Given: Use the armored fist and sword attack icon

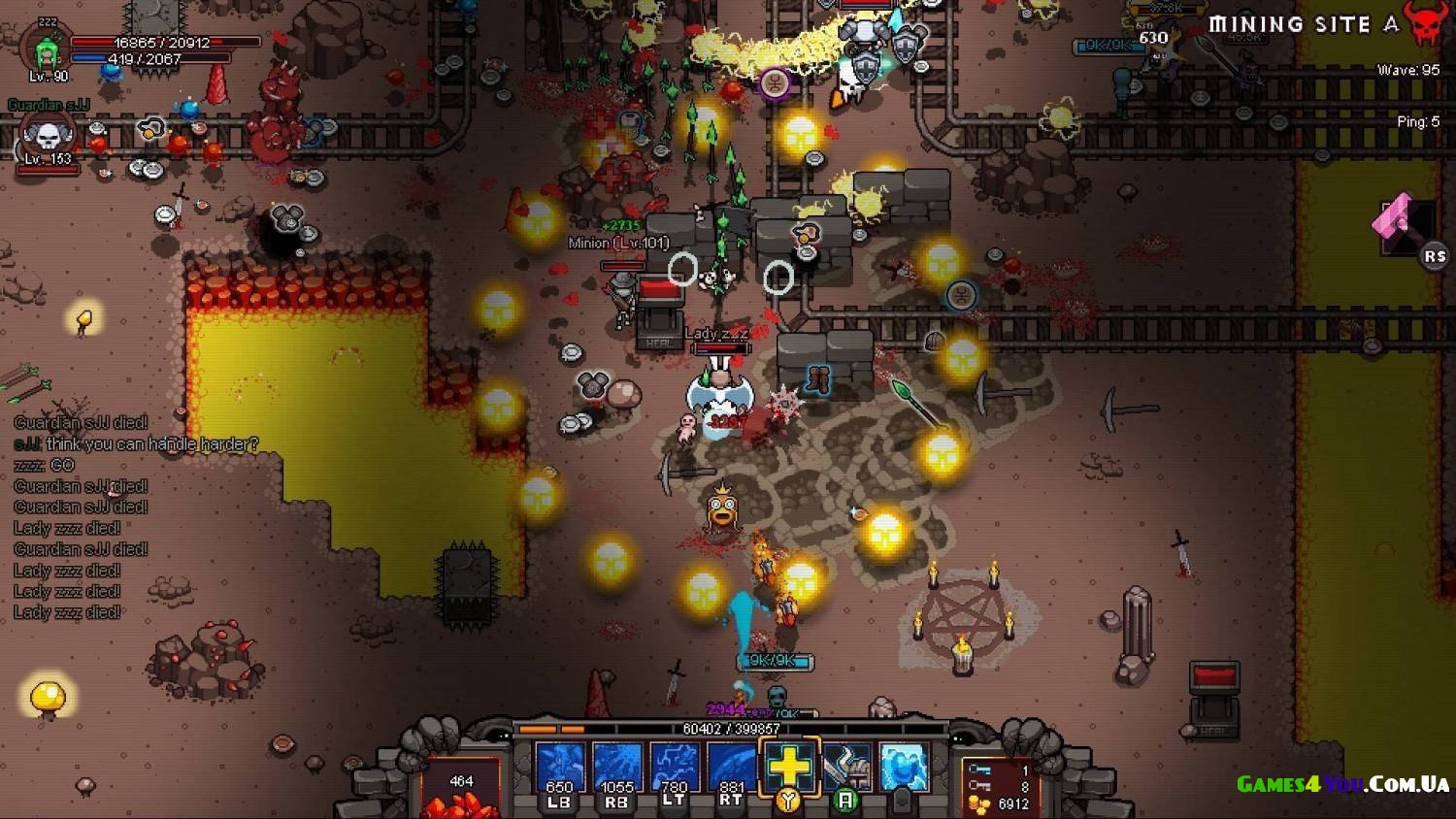Looking at the screenshot, I should click(x=845, y=767).
